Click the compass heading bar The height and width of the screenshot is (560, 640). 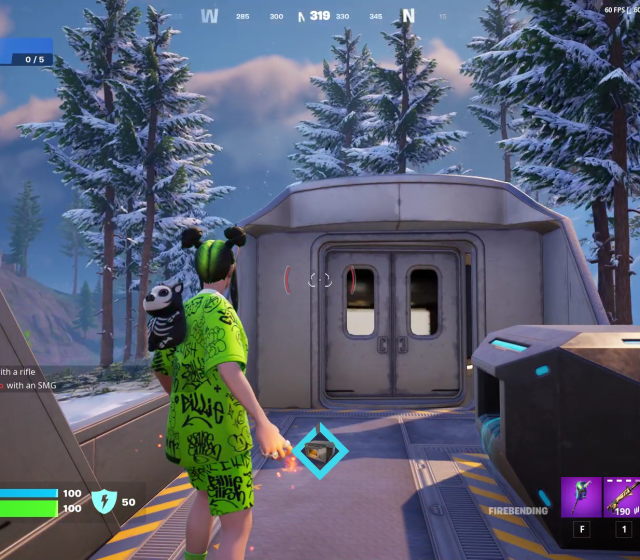point(319,16)
